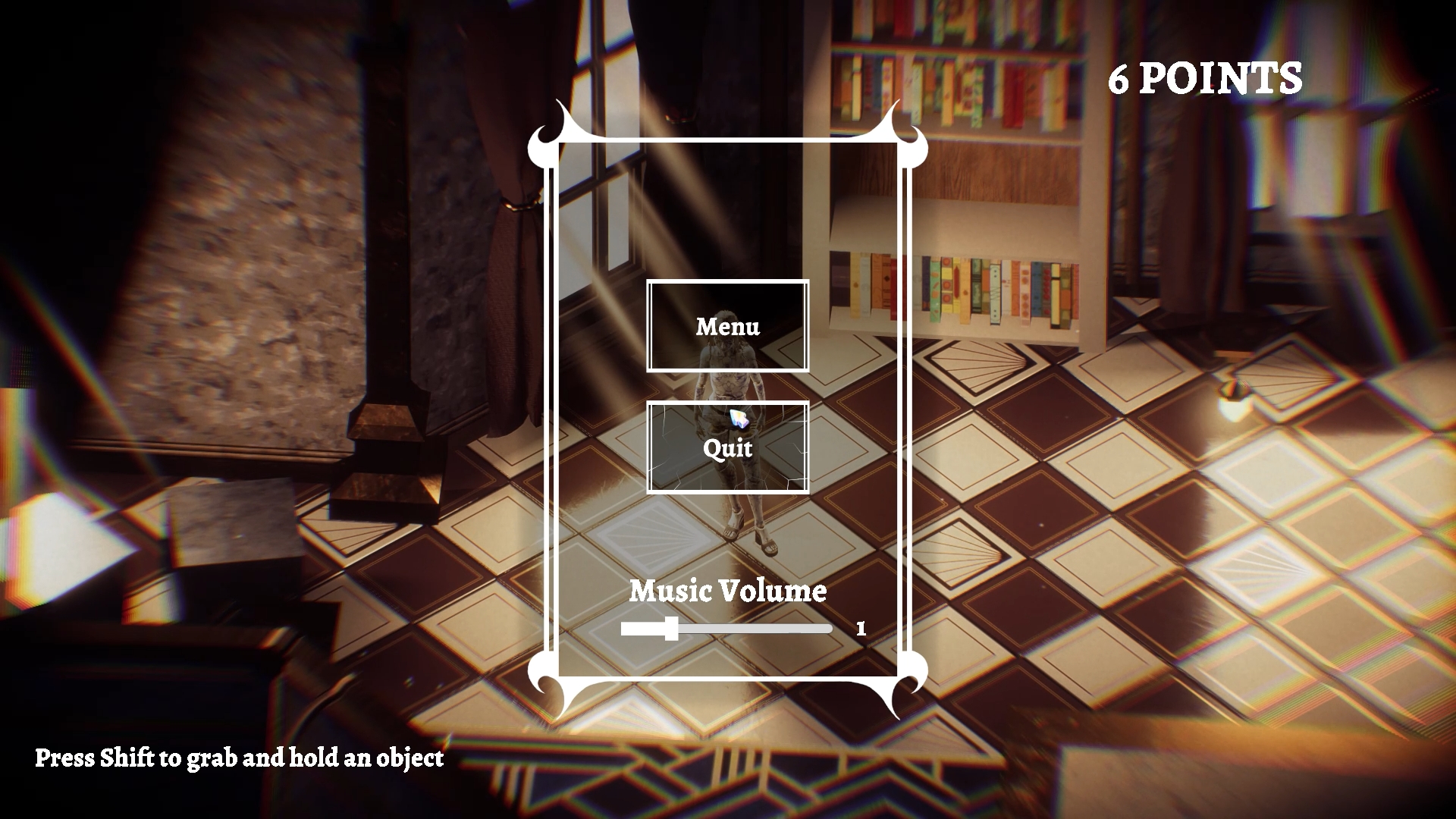Click the Music Volume slider handle
Viewport: 1456px width, 819px height.
point(671,629)
